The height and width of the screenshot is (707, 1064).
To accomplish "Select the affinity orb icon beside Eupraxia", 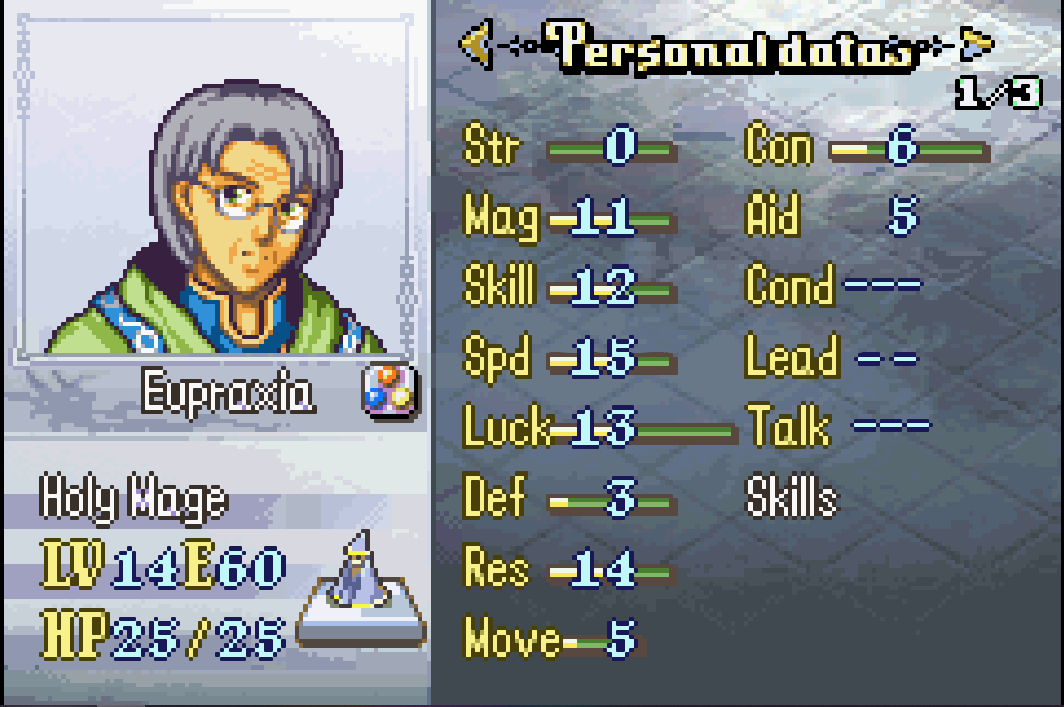I will coord(387,391).
